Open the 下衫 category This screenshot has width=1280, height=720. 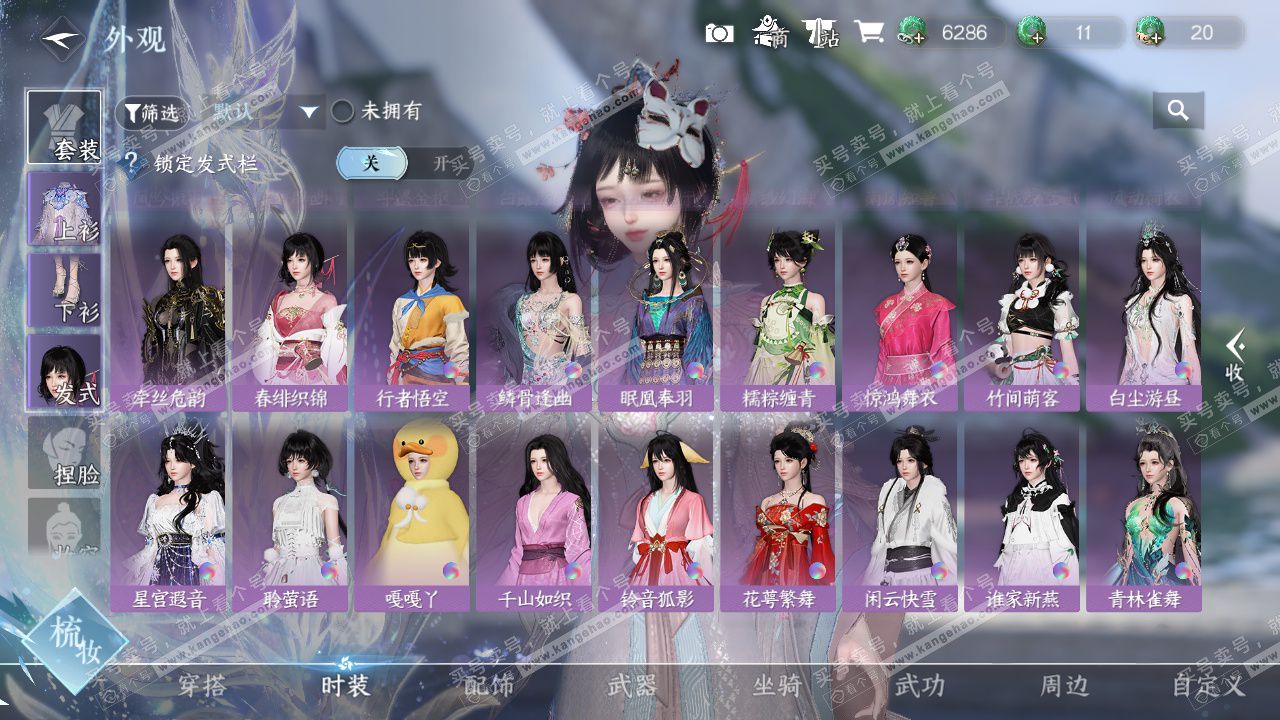tap(64, 289)
